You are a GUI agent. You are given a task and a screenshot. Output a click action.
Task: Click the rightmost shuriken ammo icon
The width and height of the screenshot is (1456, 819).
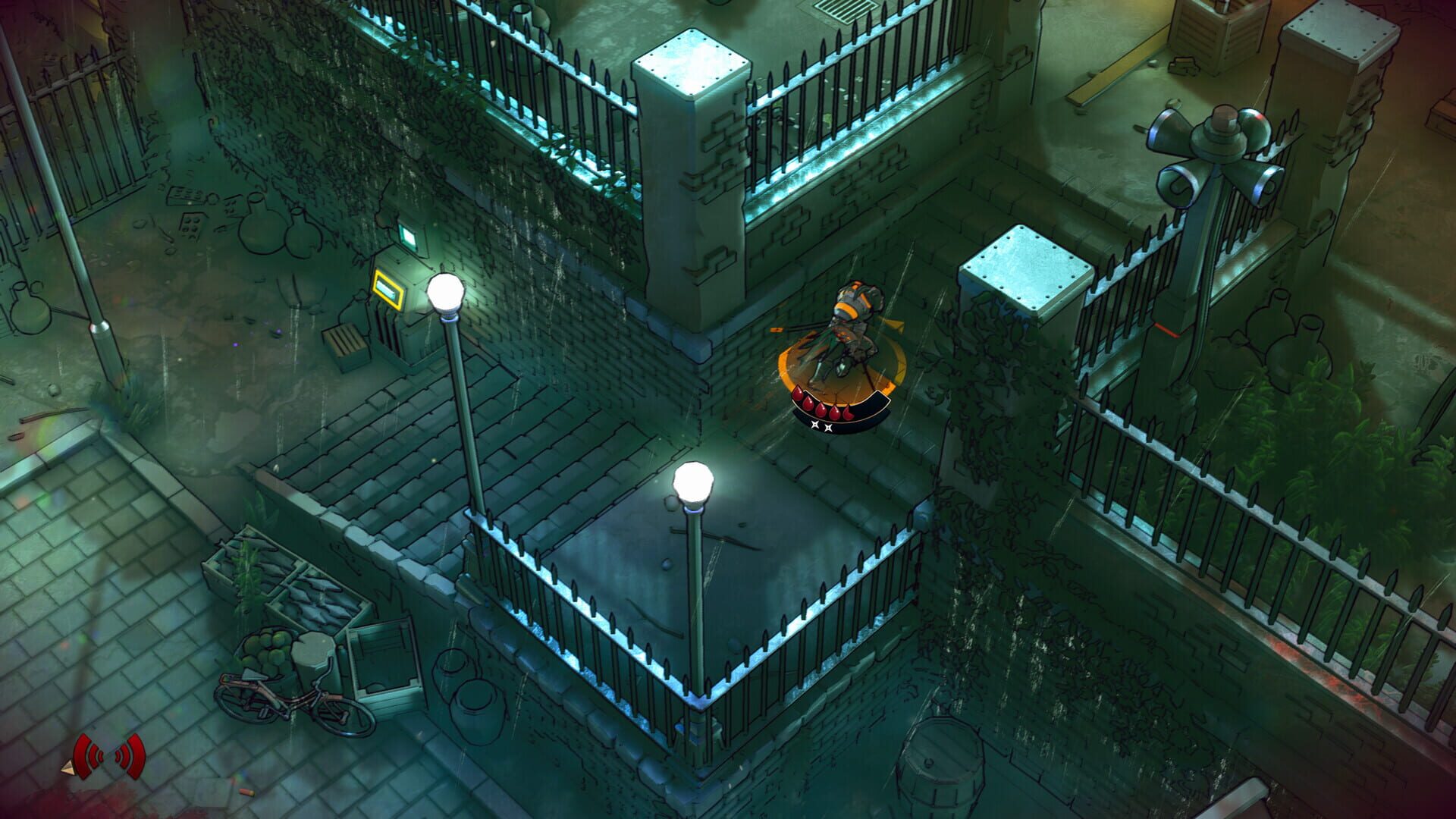(x=828, y=427)
